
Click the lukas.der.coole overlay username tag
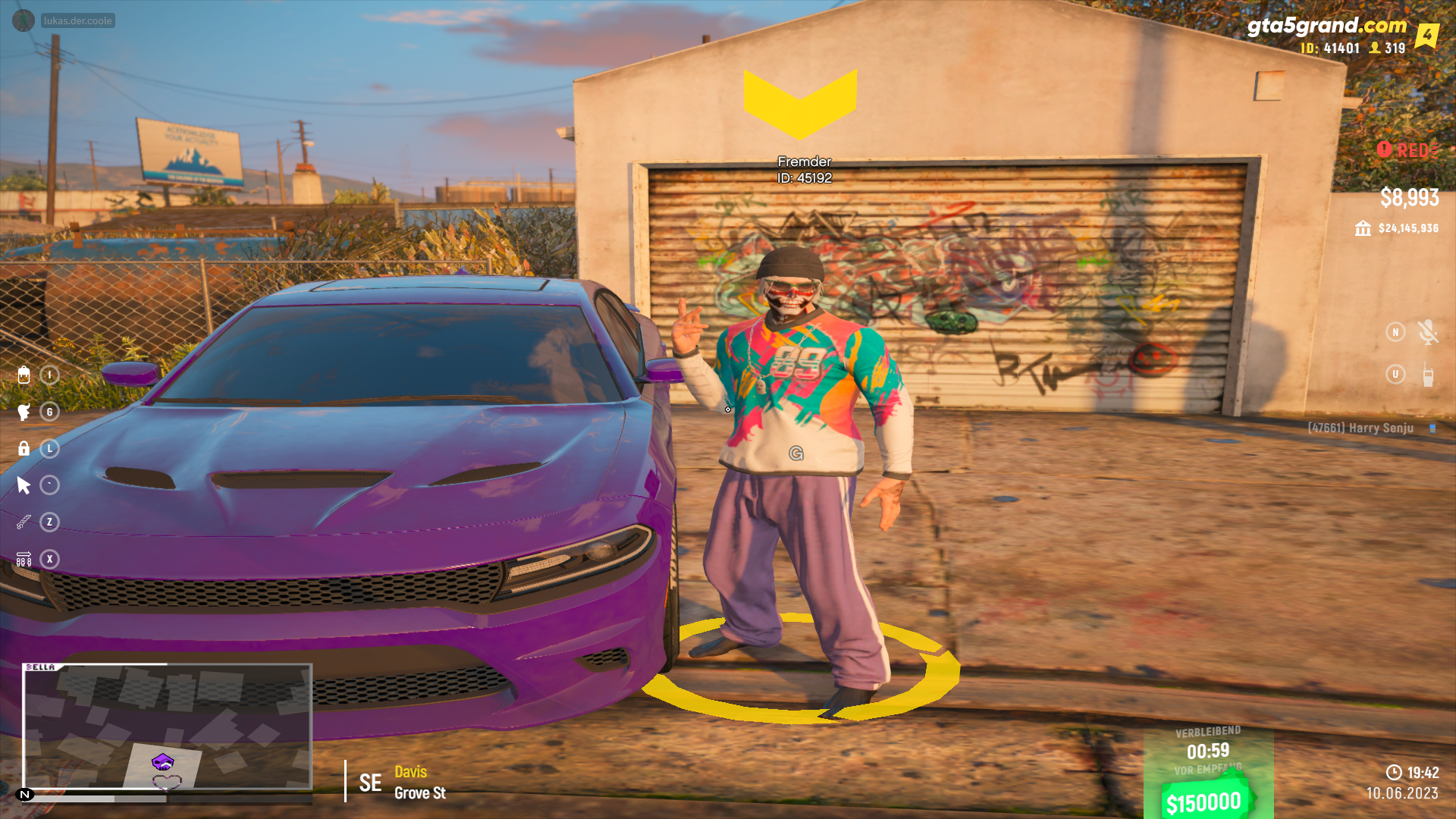pyautogui.click(x=77, y=20)
